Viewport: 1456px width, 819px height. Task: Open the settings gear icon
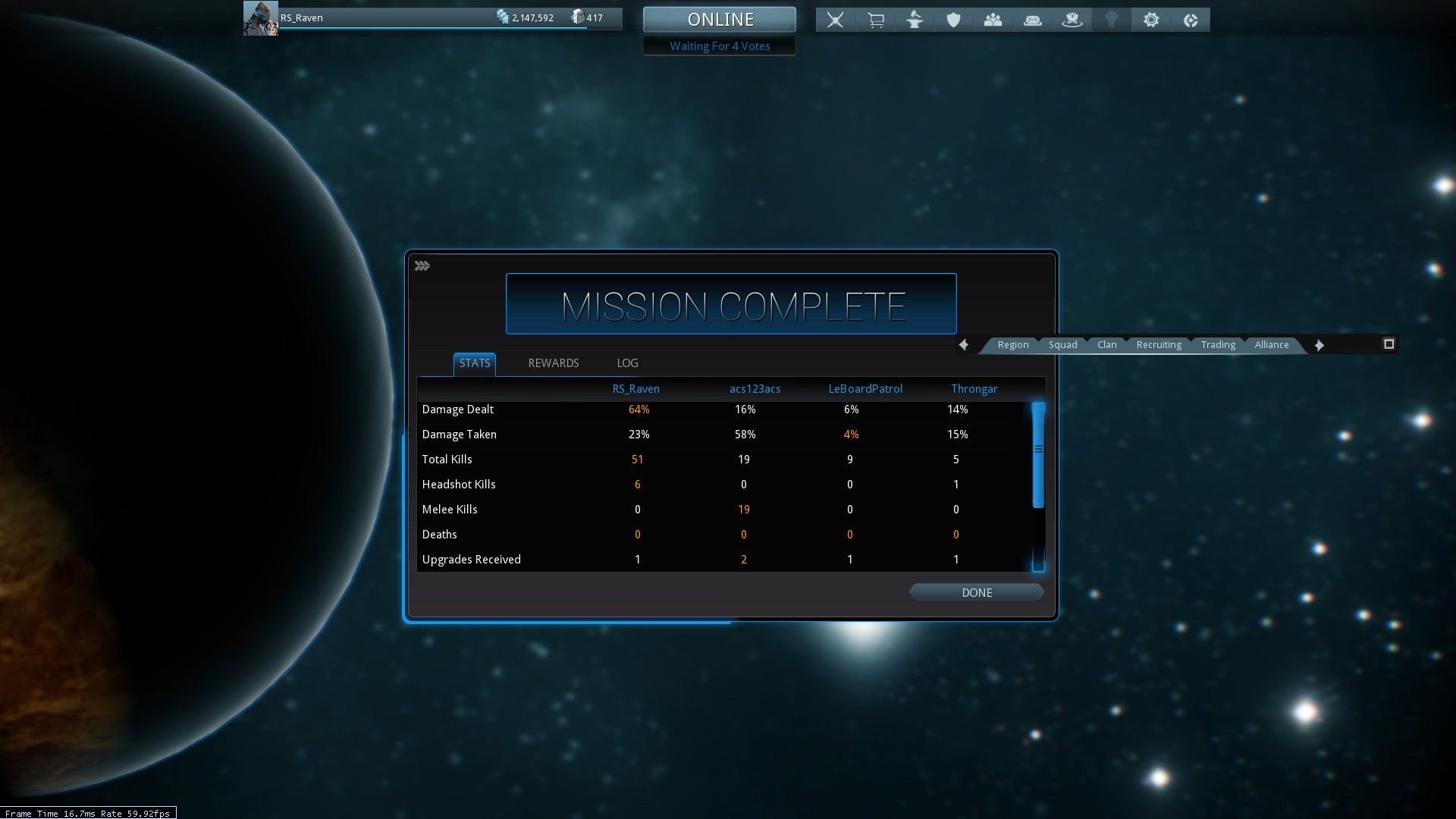[x=1150, y=20]
